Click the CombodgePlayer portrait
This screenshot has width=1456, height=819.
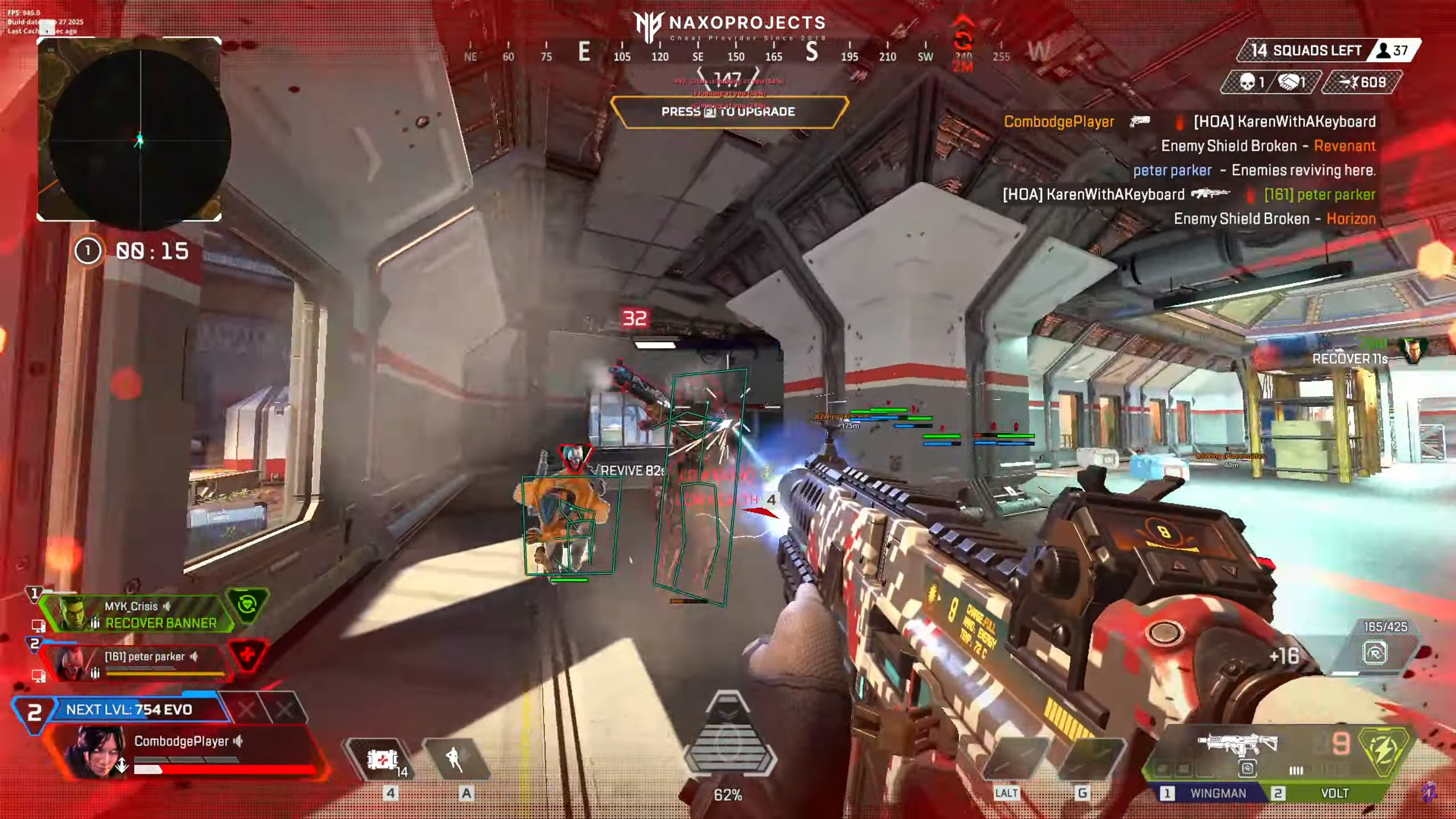[94, 751]
